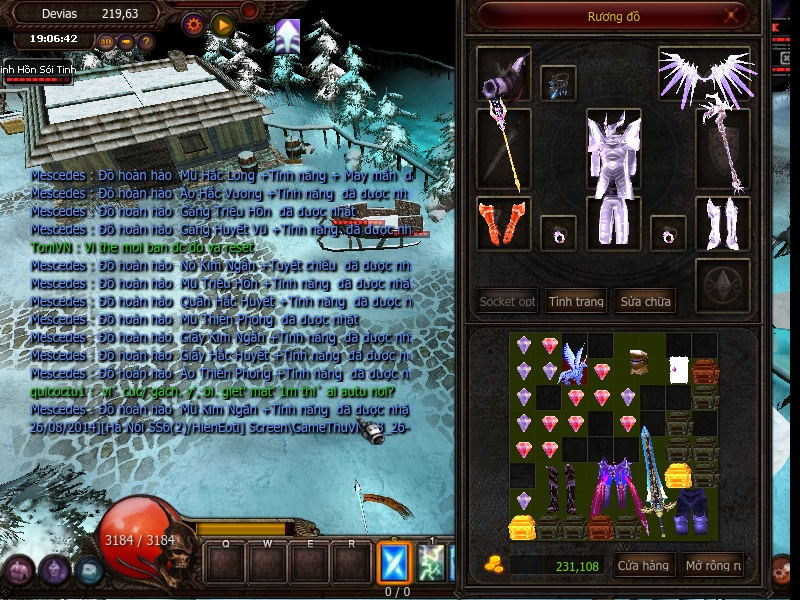Click the Mở rộng rương expand button

pyautogui.click(x=713, y=566)
